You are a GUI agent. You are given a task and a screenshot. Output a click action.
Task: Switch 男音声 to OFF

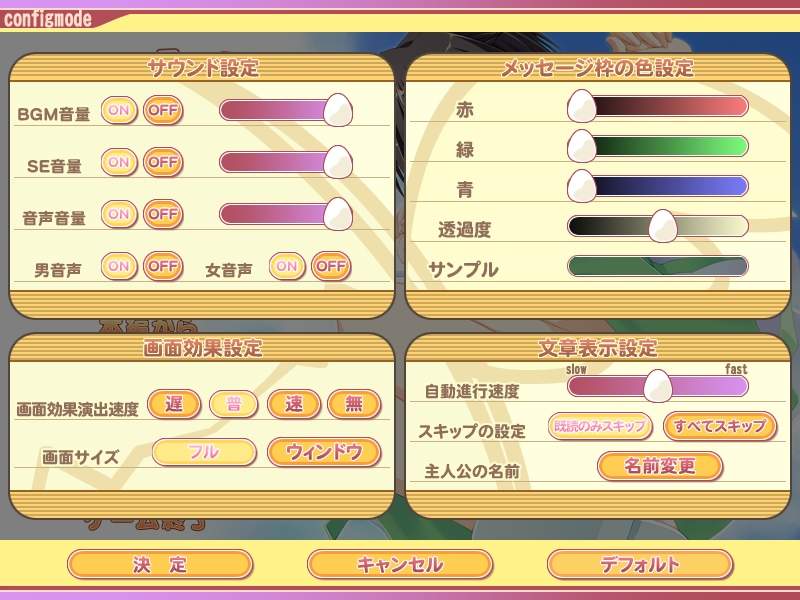[162, 266]
